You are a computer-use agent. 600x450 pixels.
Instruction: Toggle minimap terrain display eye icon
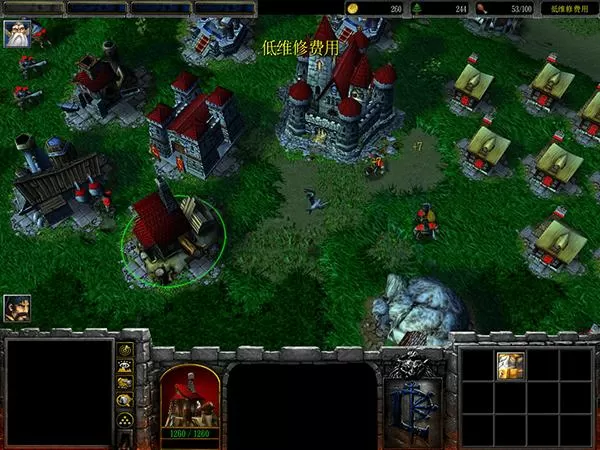pyautogui.click(x=126, y=367)
